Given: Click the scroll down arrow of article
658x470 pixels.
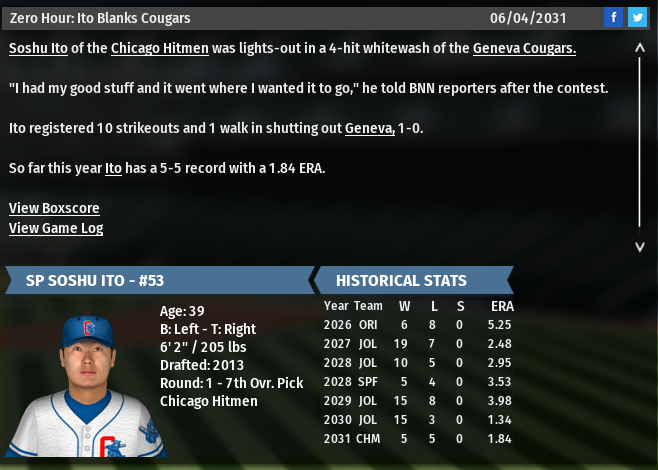Looking at the screenshot, I should click(x=640, y=246).
